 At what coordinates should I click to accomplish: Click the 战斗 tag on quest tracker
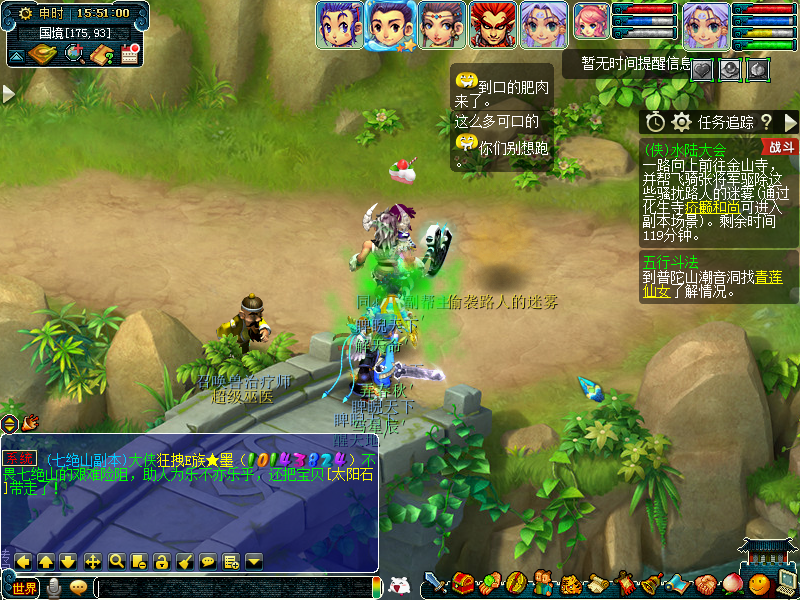[x=782, y=147]
